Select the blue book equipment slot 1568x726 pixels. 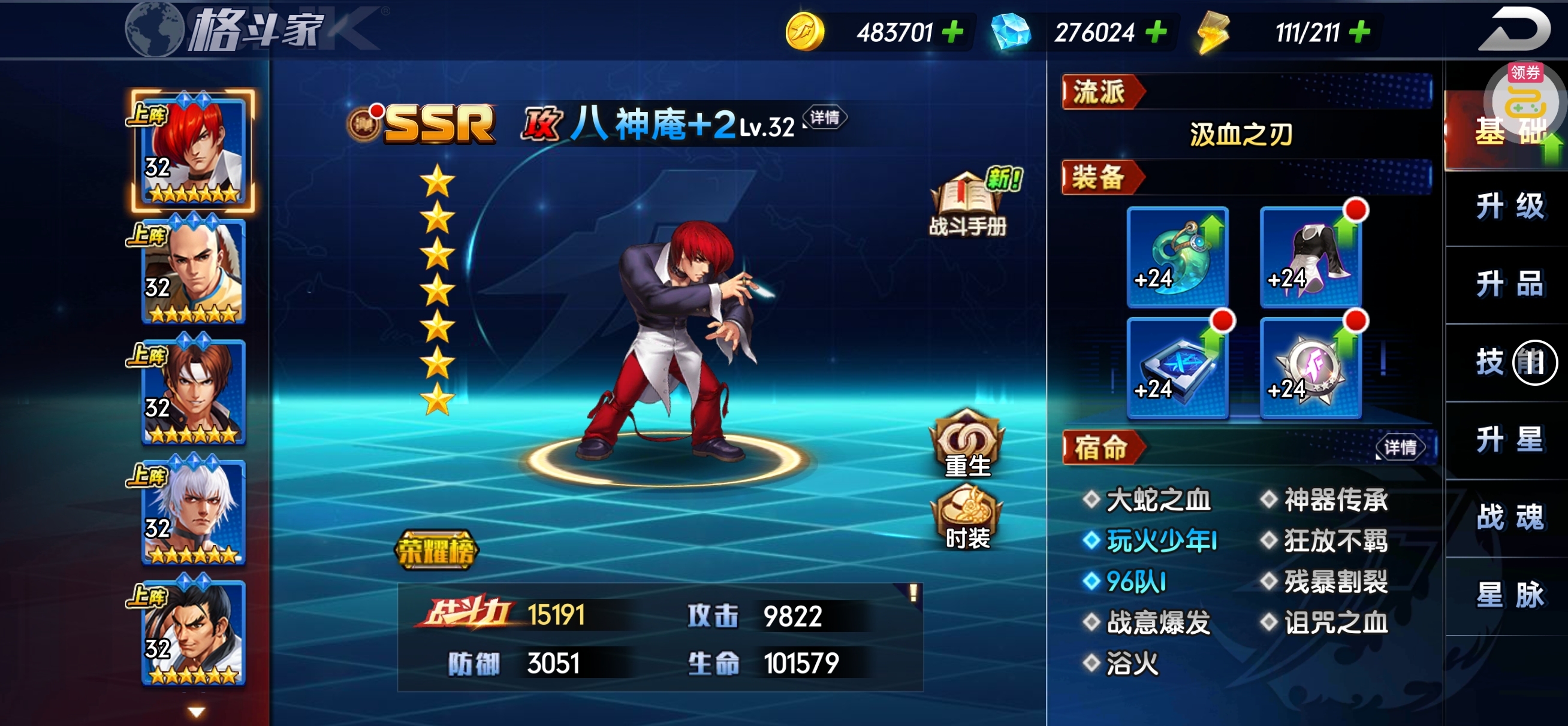(1177, 367)
